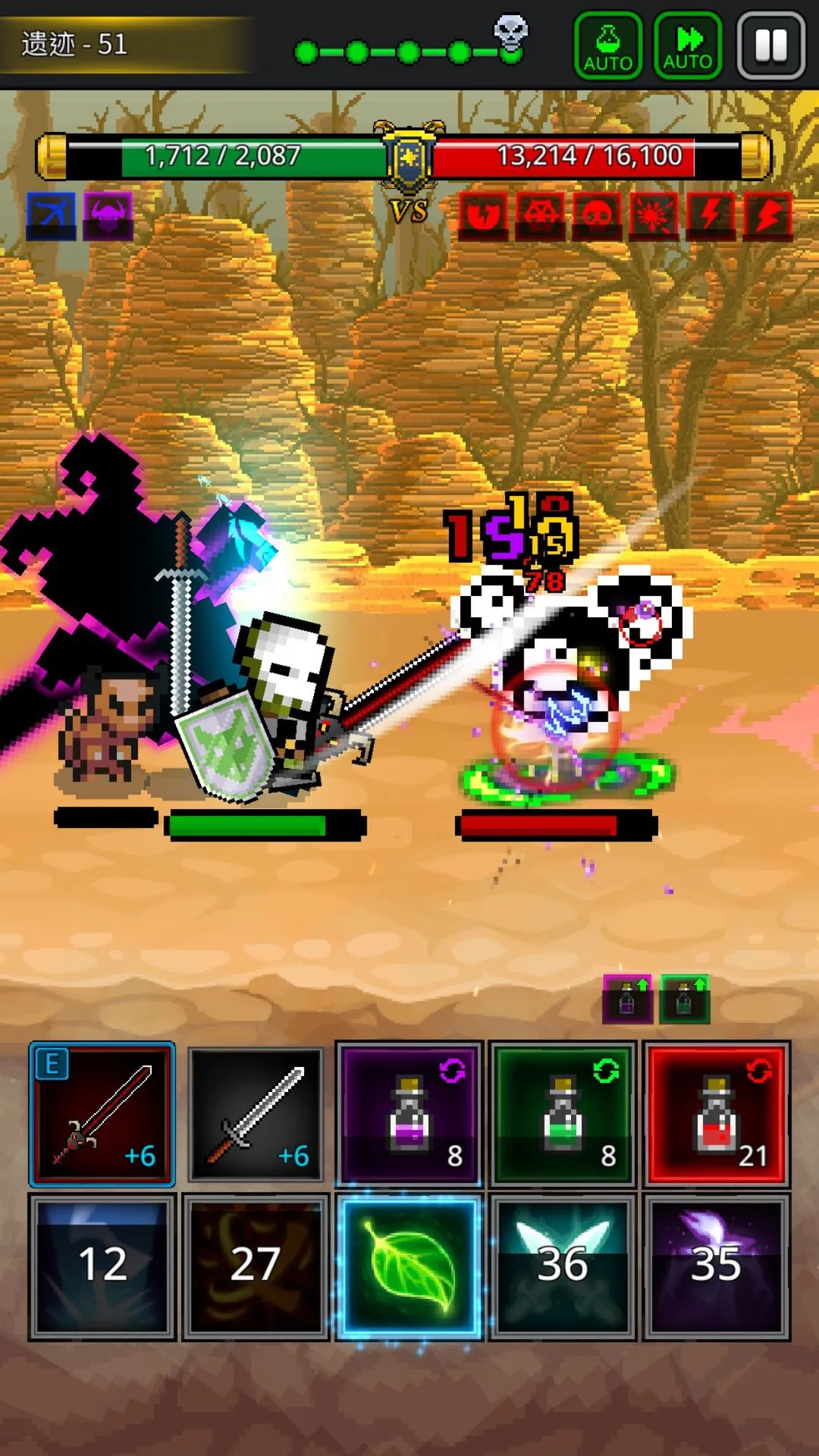Activate the glowing green leaf skill
Image resolution: width=819 pixels, height=1456 pixels.
click(x=409, y=1266)
